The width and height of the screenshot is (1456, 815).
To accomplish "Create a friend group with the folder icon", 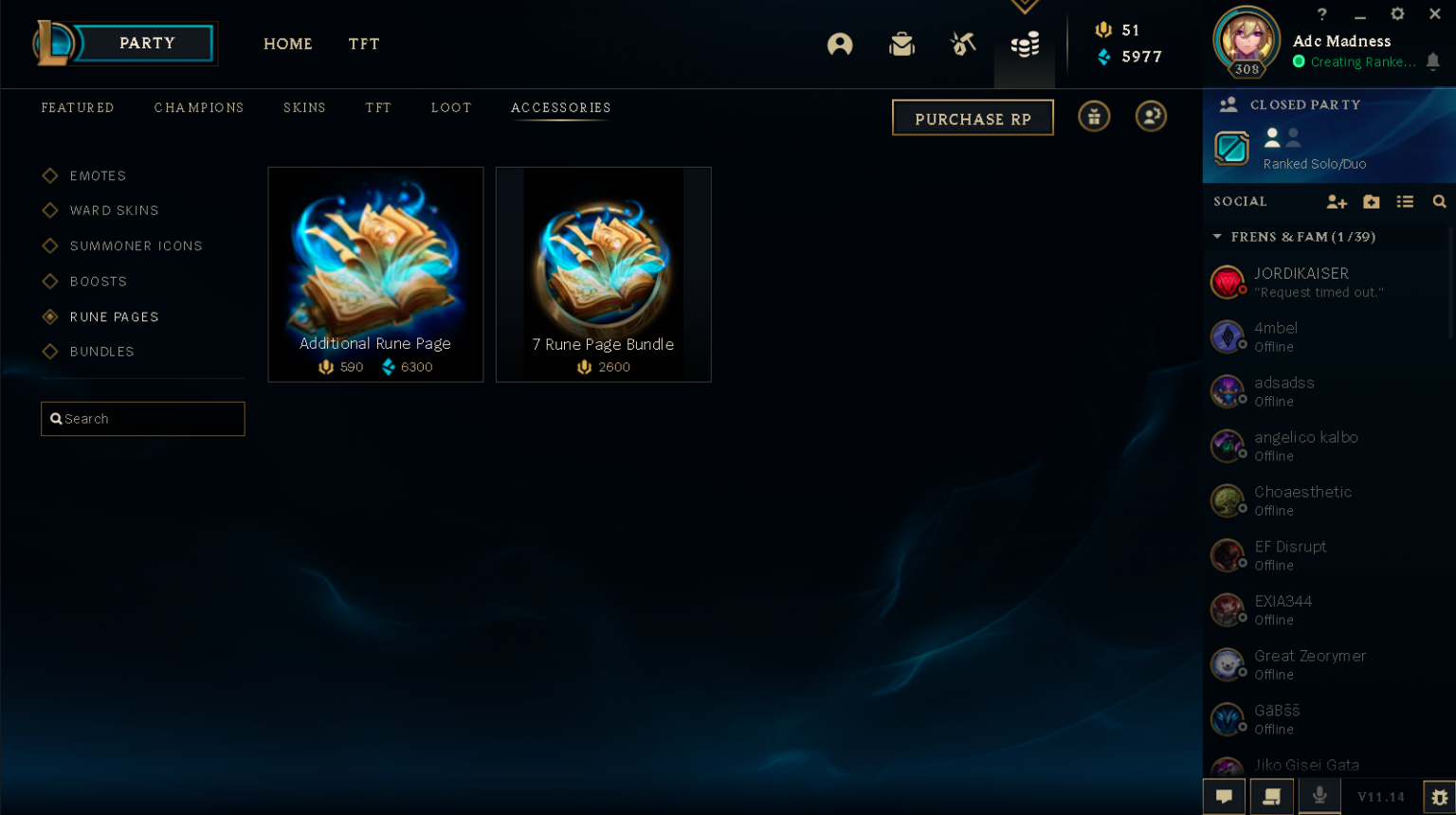I will click(1371, 202).
